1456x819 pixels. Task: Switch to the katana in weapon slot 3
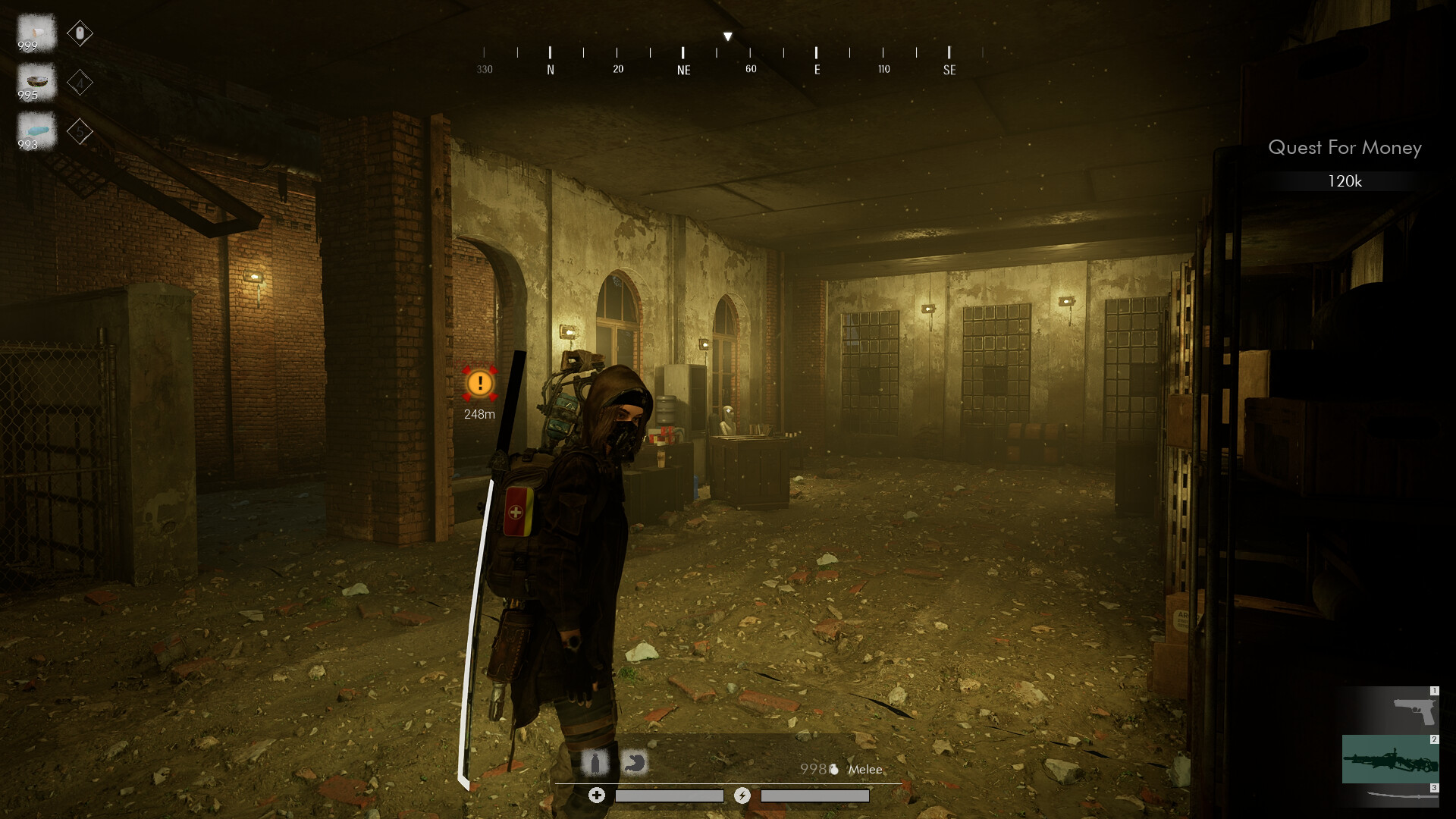pos(1403,796)
